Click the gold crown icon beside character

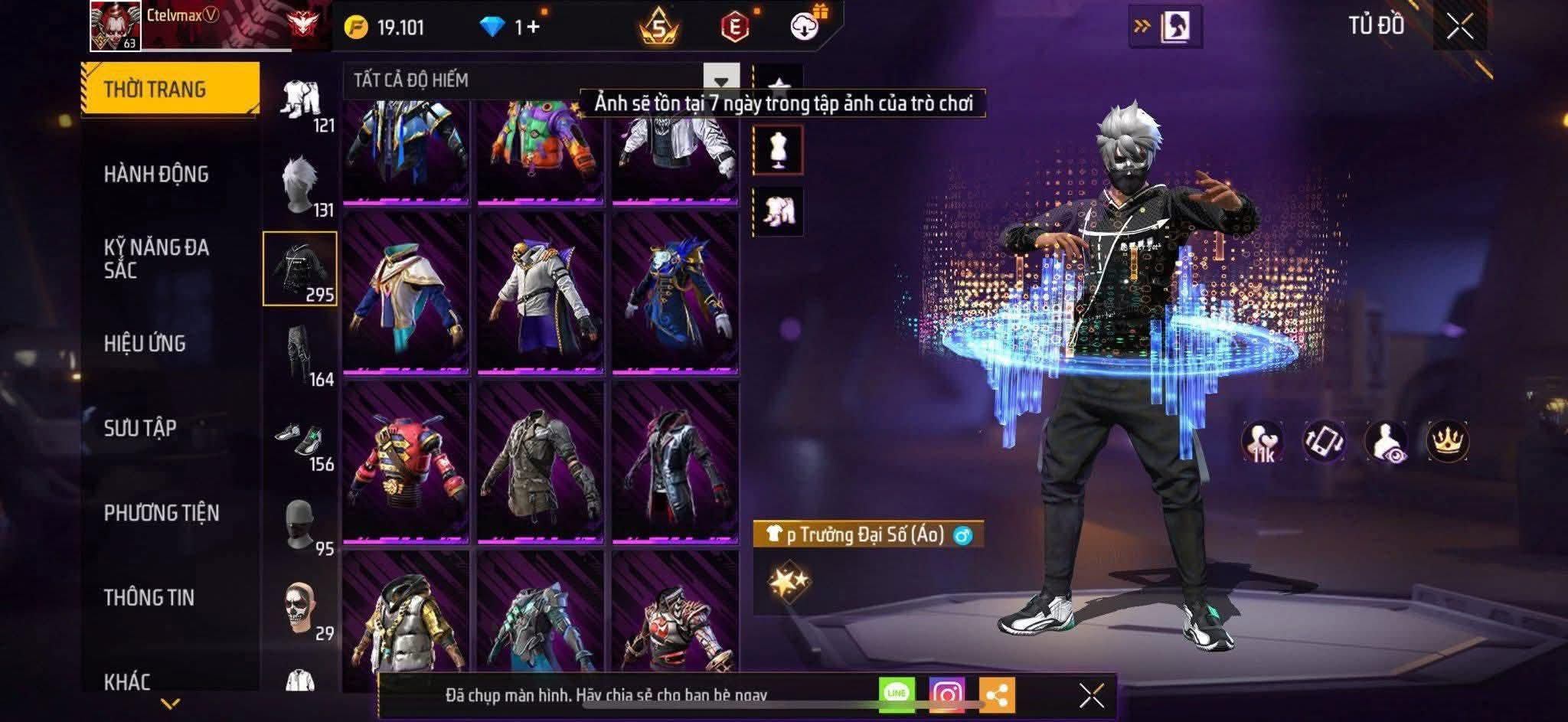(1447, 441)
